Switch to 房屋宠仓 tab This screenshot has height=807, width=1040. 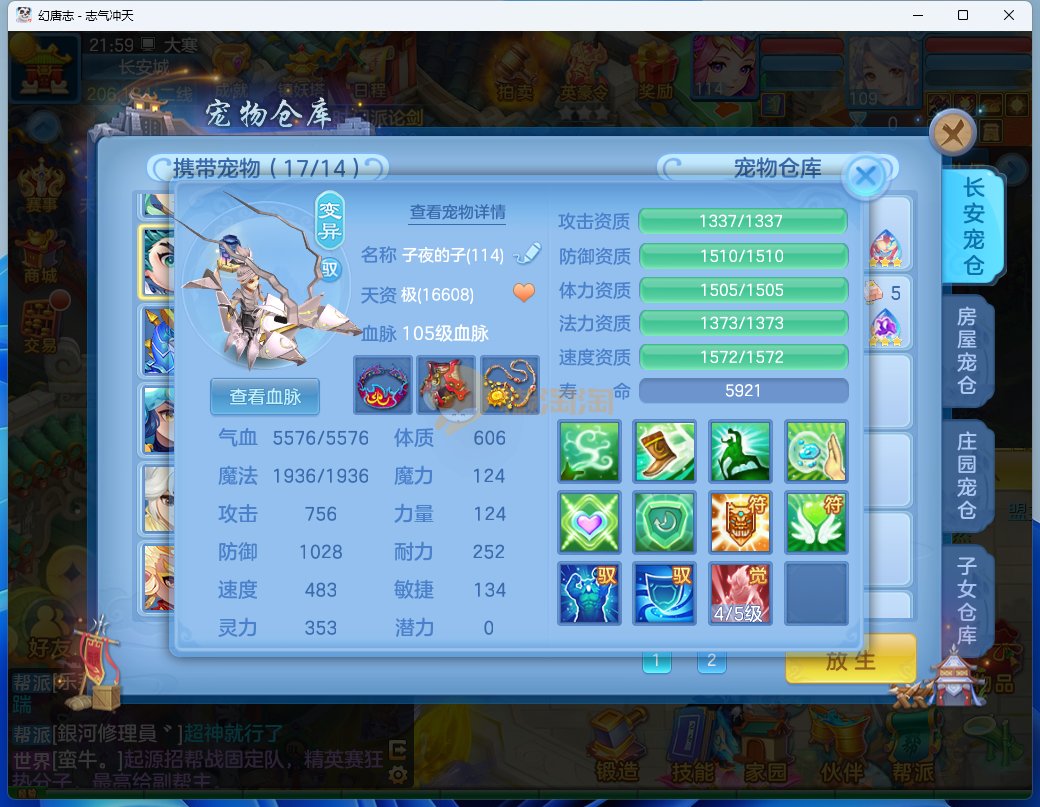click(x=967, y=352)
